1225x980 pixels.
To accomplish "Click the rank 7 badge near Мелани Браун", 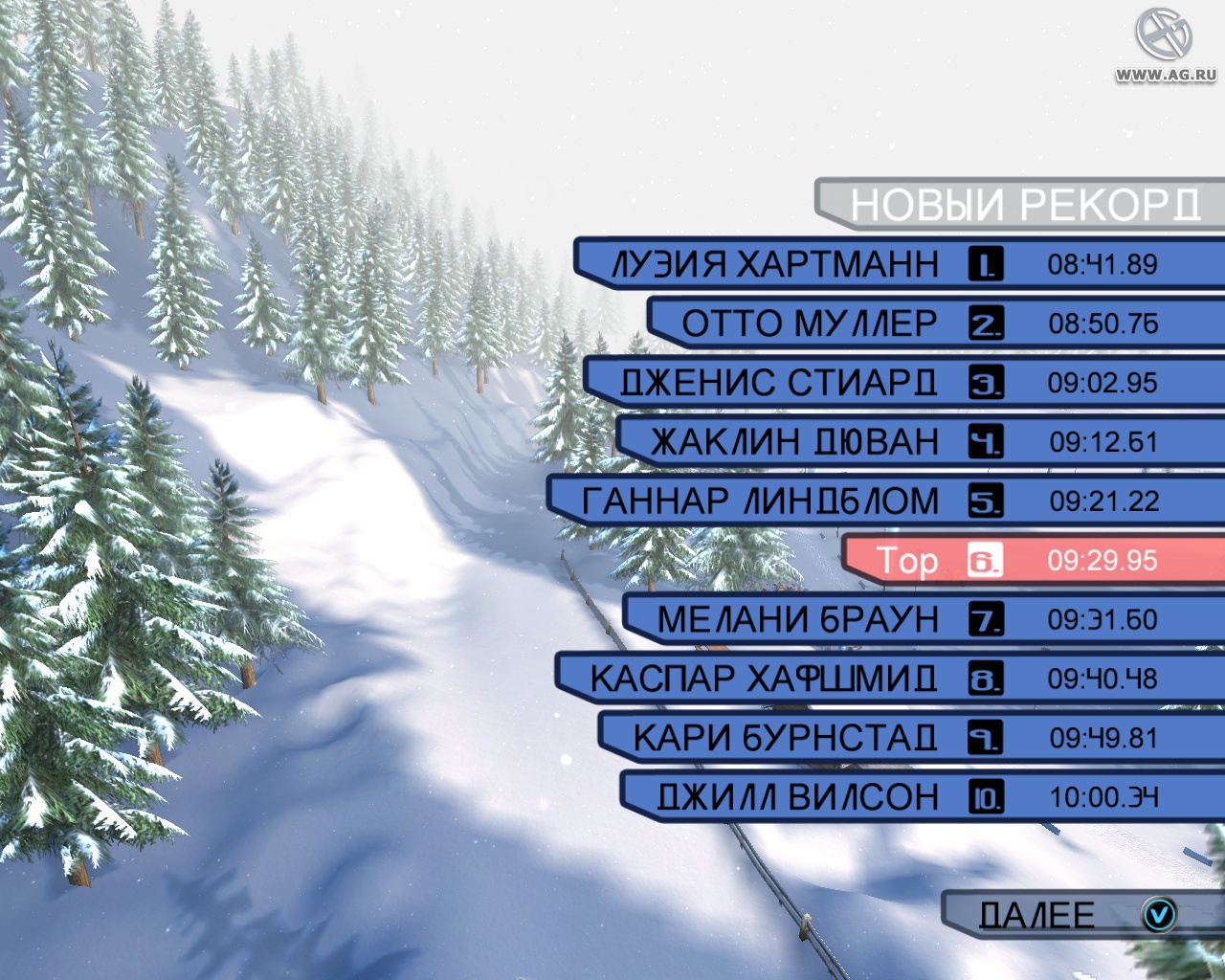I will 986,620.
